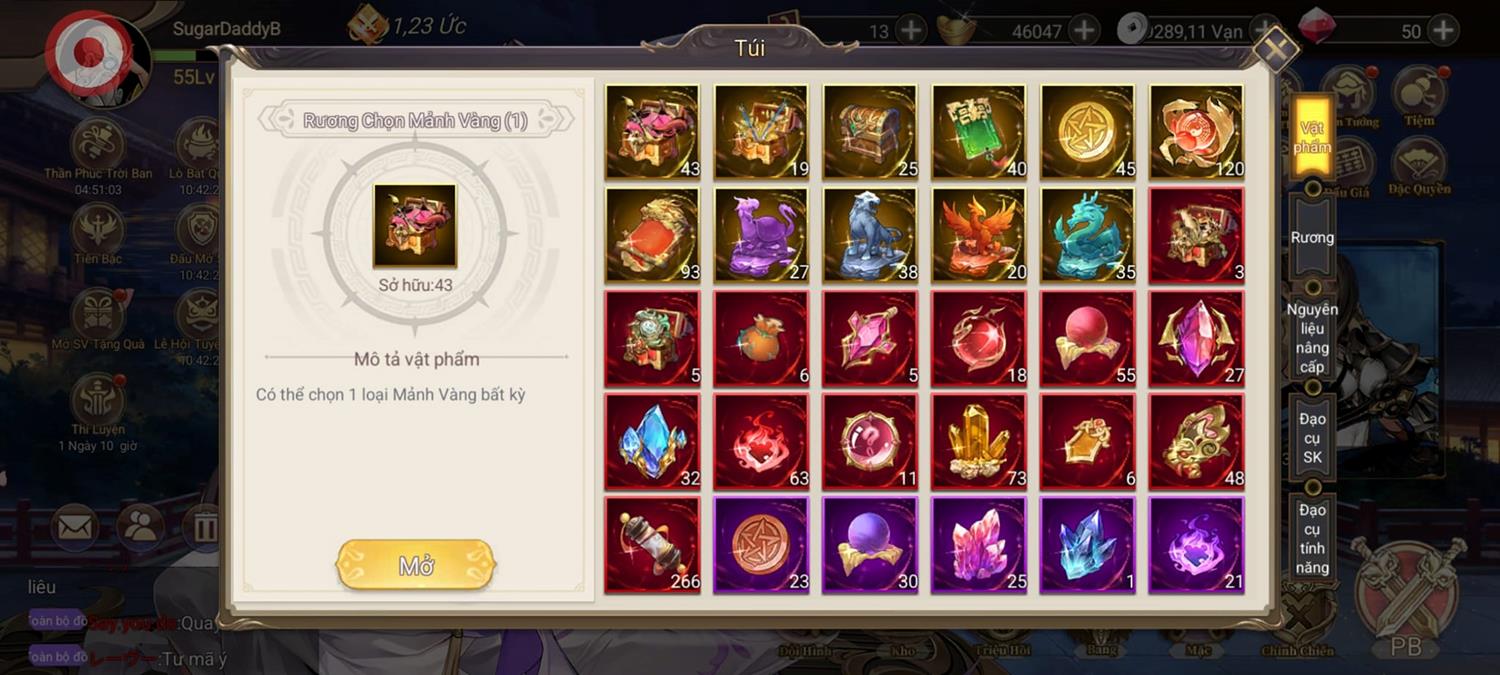
Task: Show the Đạo cụ tính năng tab
Action: [1312, 538]
